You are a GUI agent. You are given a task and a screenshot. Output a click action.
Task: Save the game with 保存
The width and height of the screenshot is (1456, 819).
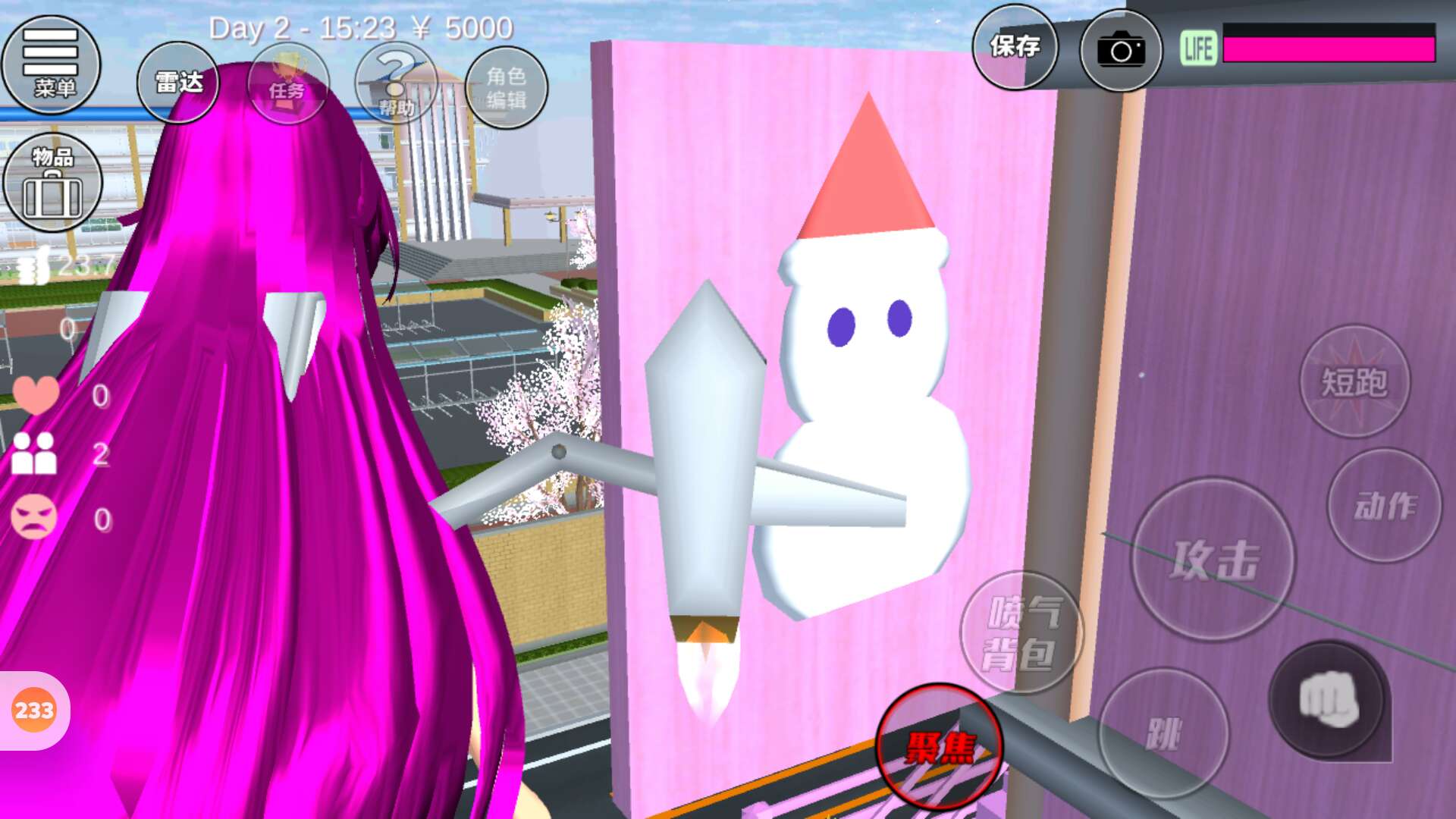click(x=1015, y=48)
